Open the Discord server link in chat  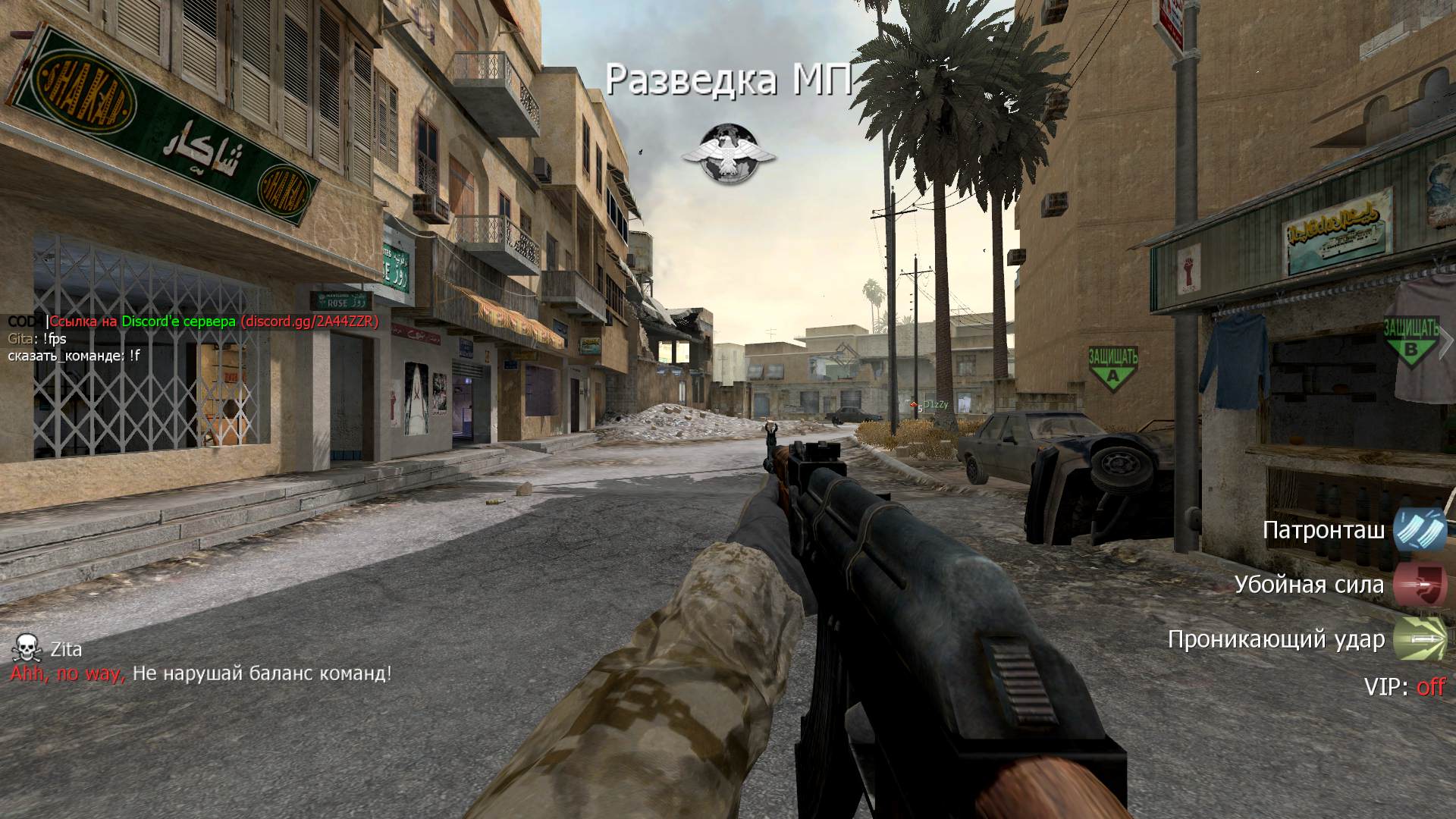point(309,322)
